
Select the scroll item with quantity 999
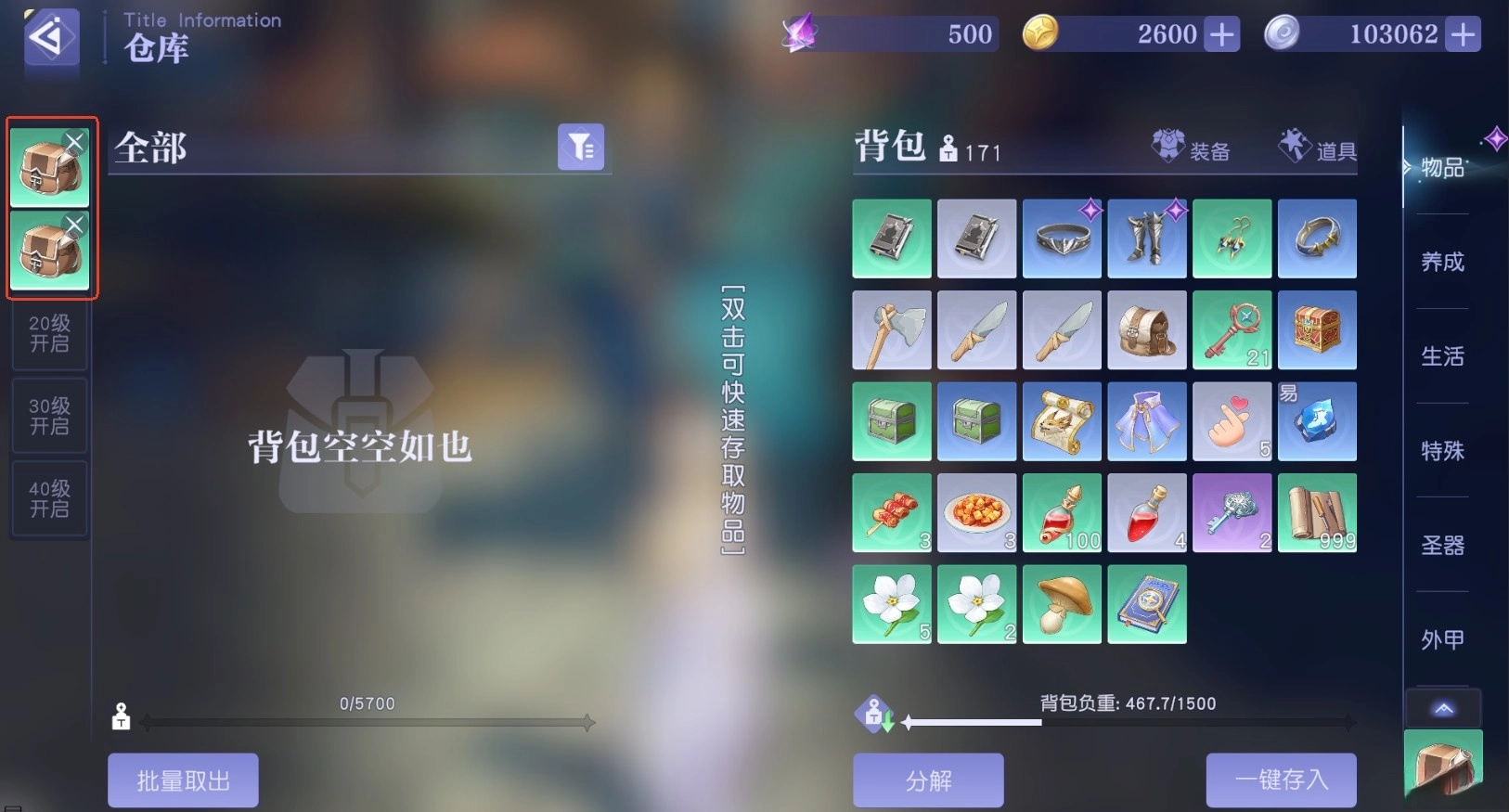tap(1318, 512)
